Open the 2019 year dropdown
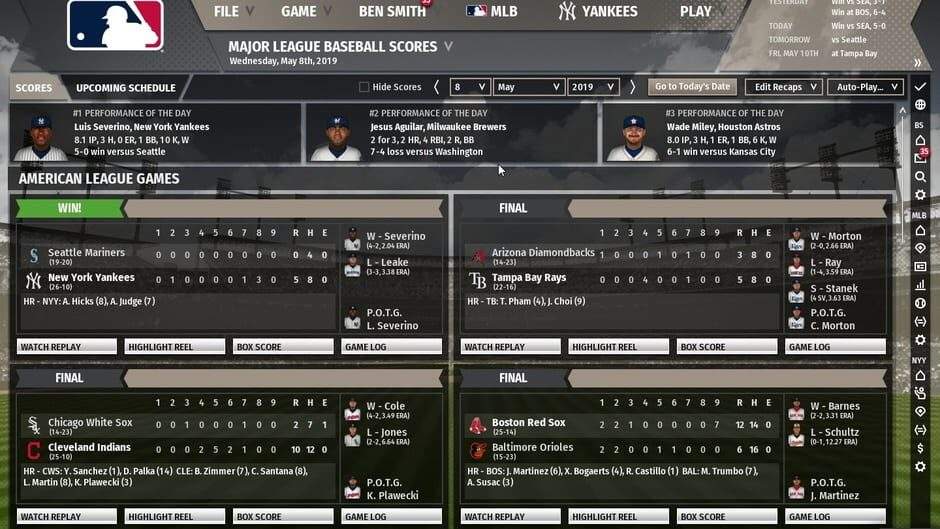 593,87
